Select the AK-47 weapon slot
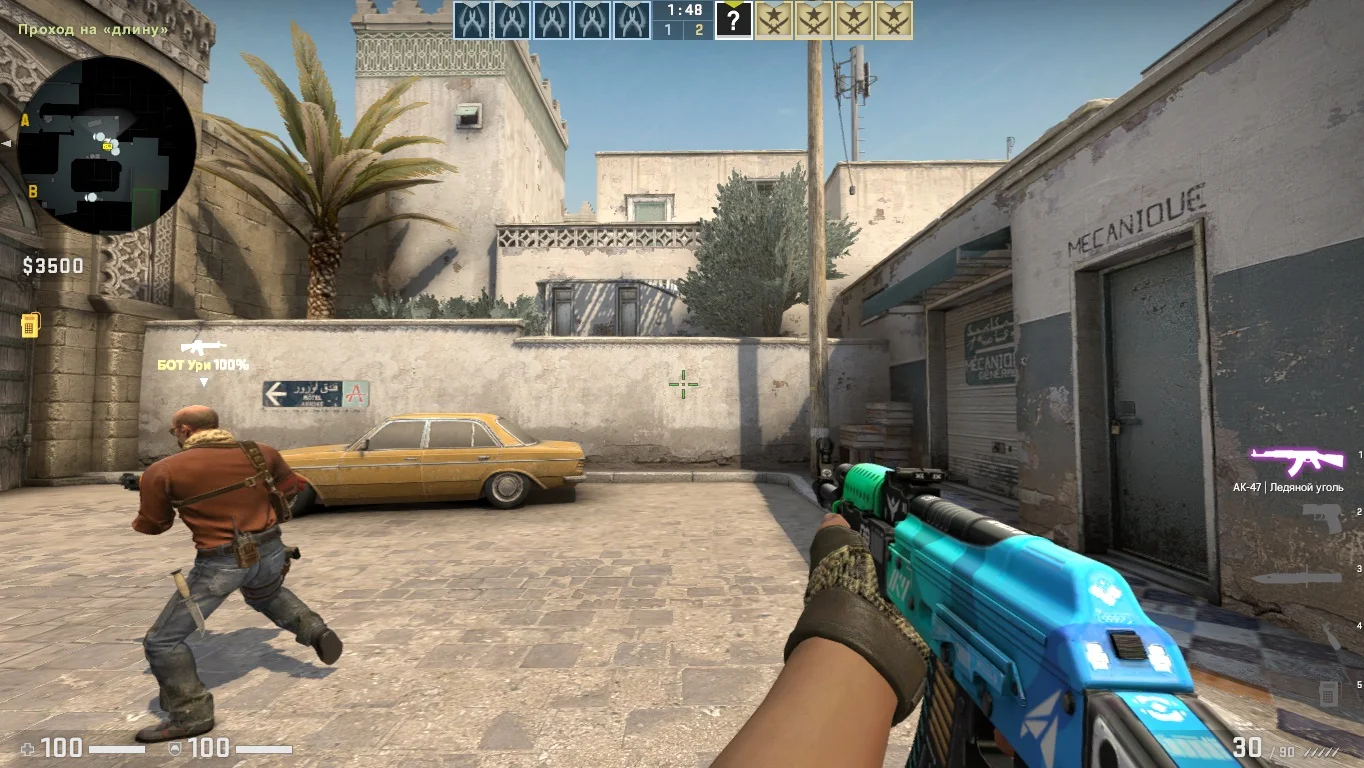 coord(1297,461)
